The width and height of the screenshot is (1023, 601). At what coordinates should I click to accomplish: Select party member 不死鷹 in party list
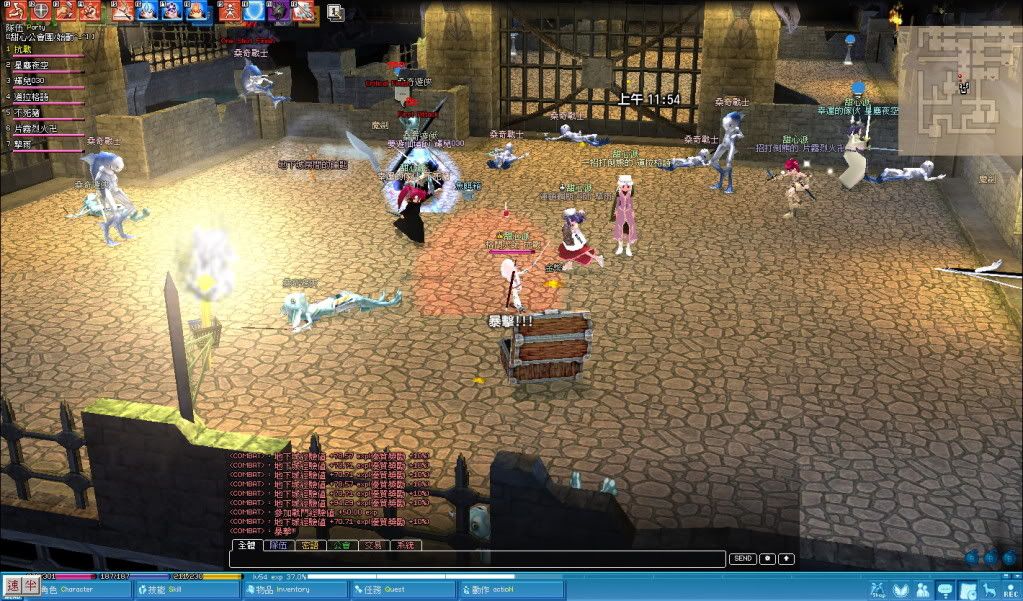click(27, 112)
